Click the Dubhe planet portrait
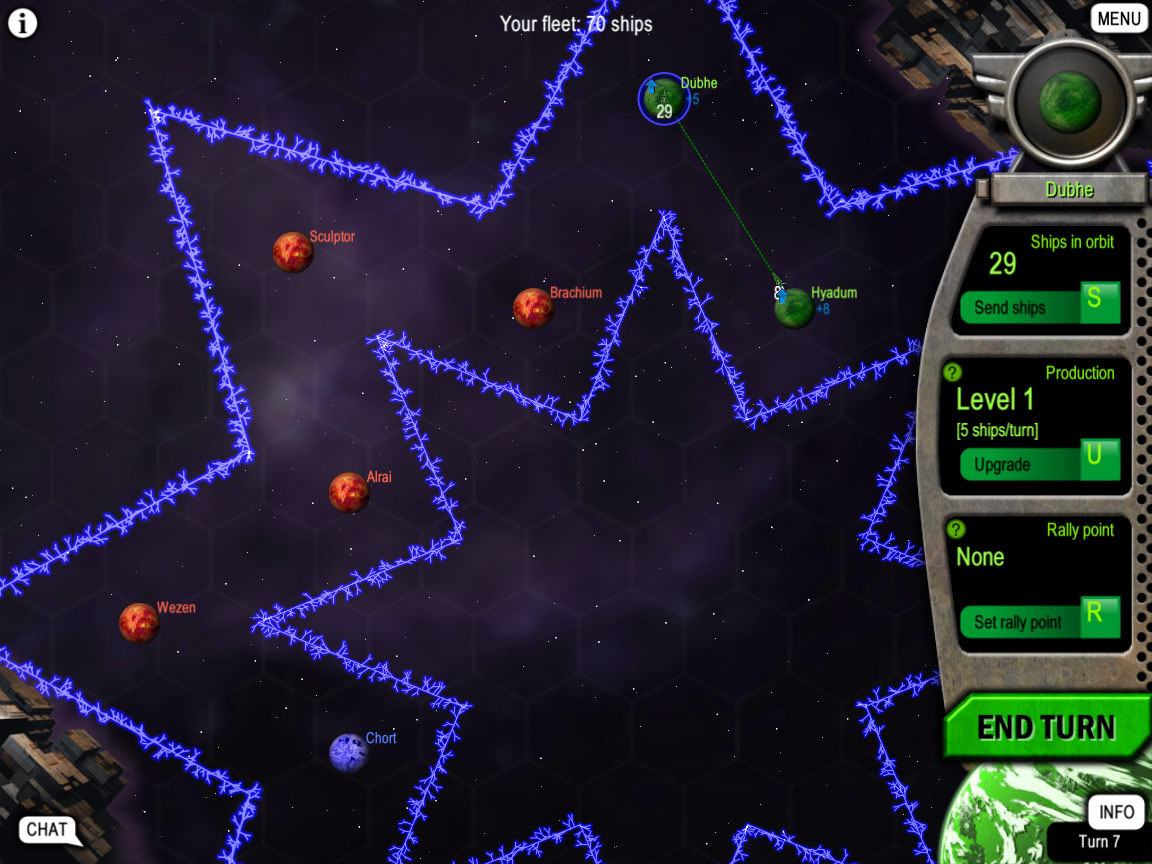The image size is (1152, 864). pyautogui.click(x=1069, y=98)
